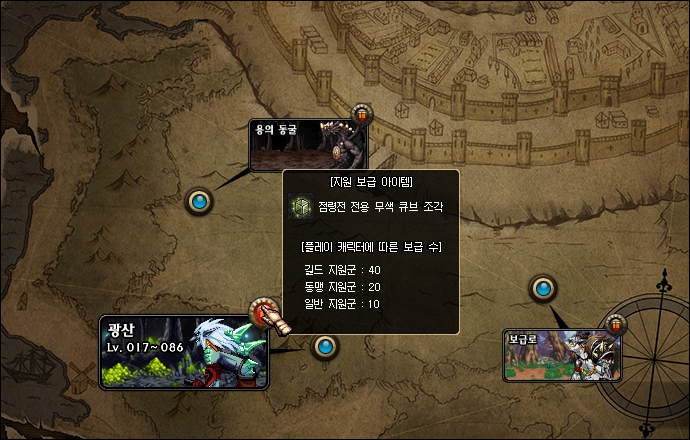
Task: Click the supply badge on 용의 동굴 thumbnail
Action: (x=361, y=113)
